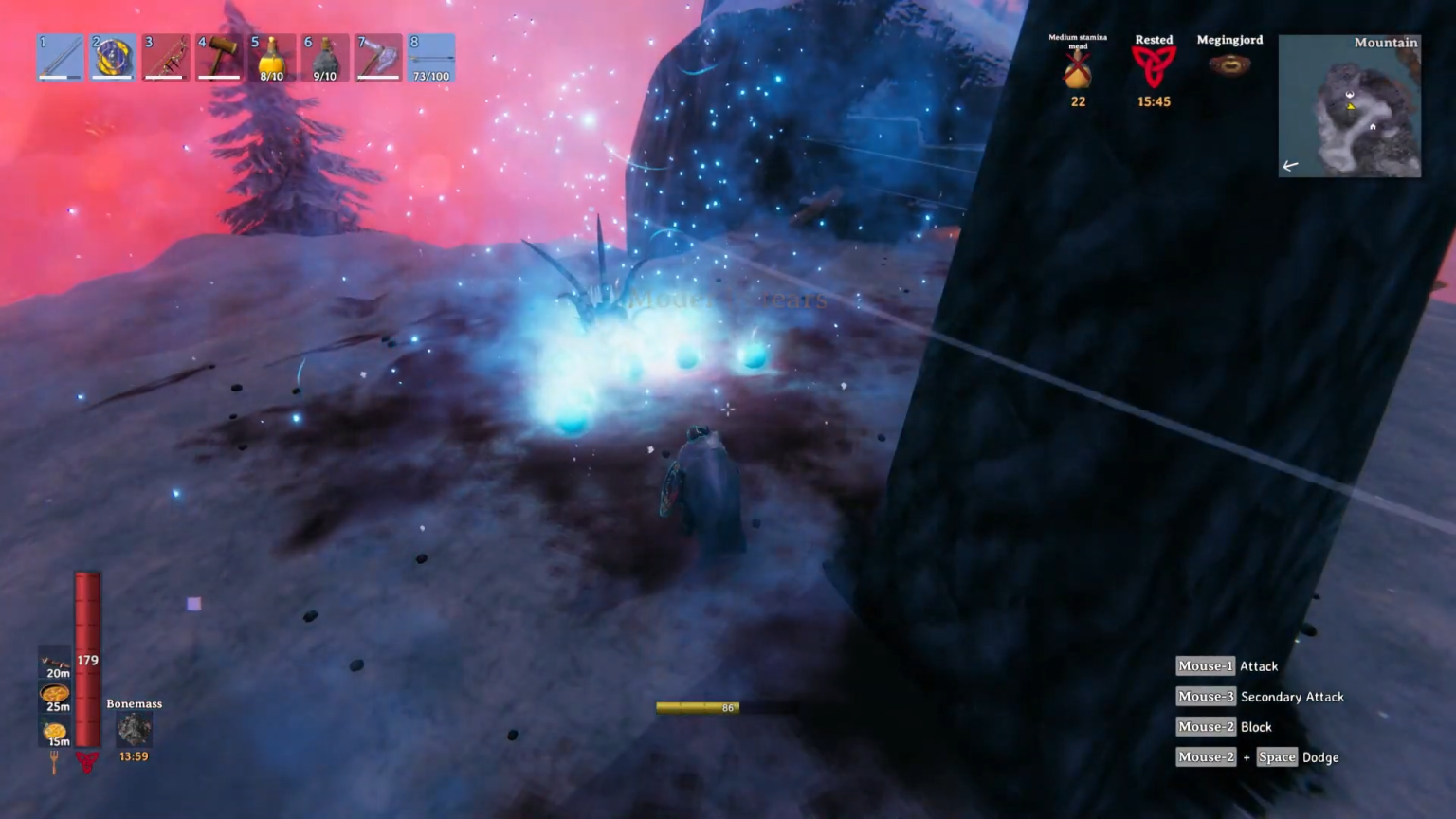1456x819 pixels.
Task: Equip the axe in hotbar slot 7
Action: (x=378, y=57)
